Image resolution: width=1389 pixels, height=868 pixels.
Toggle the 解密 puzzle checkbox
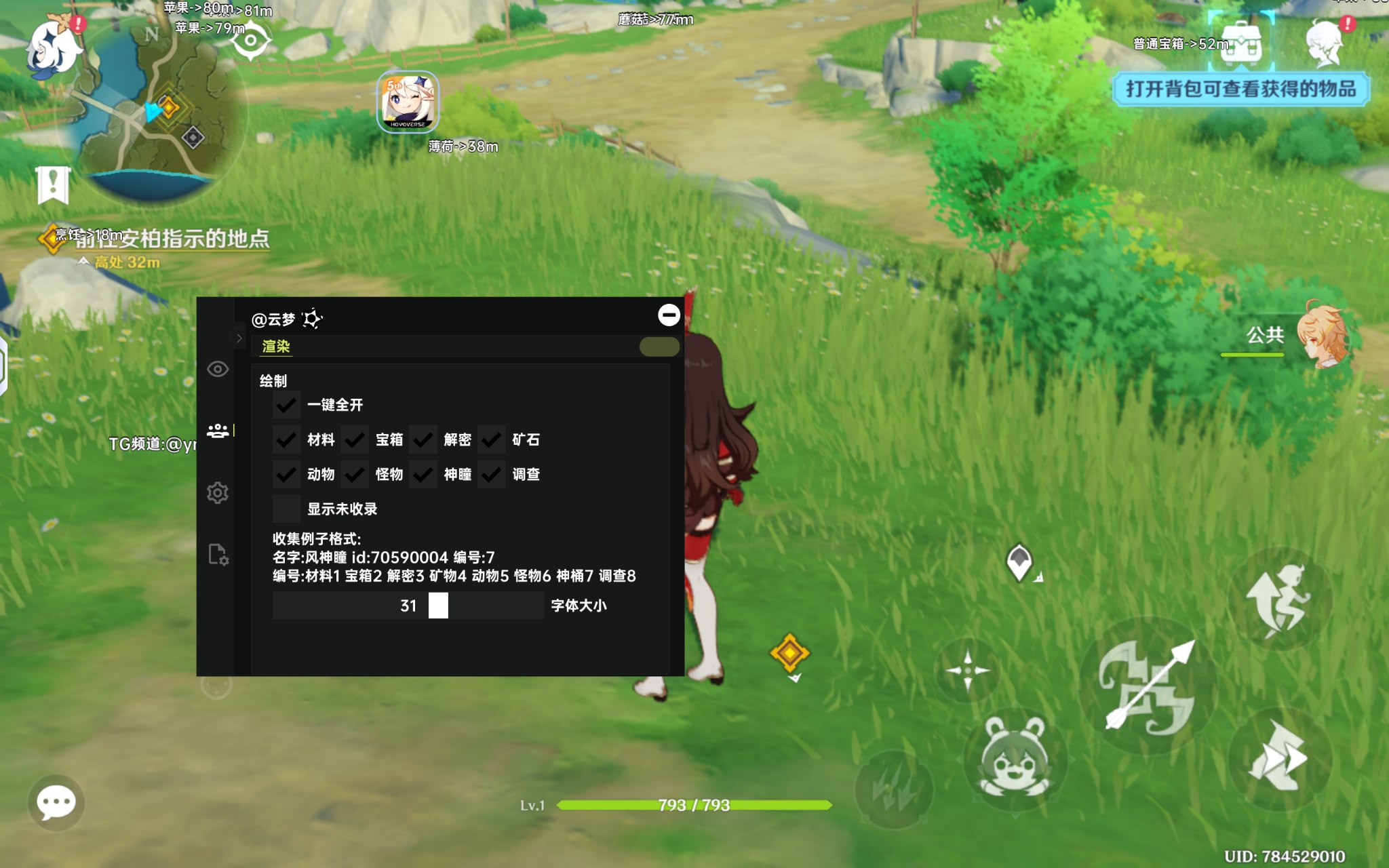pos(423,439)
